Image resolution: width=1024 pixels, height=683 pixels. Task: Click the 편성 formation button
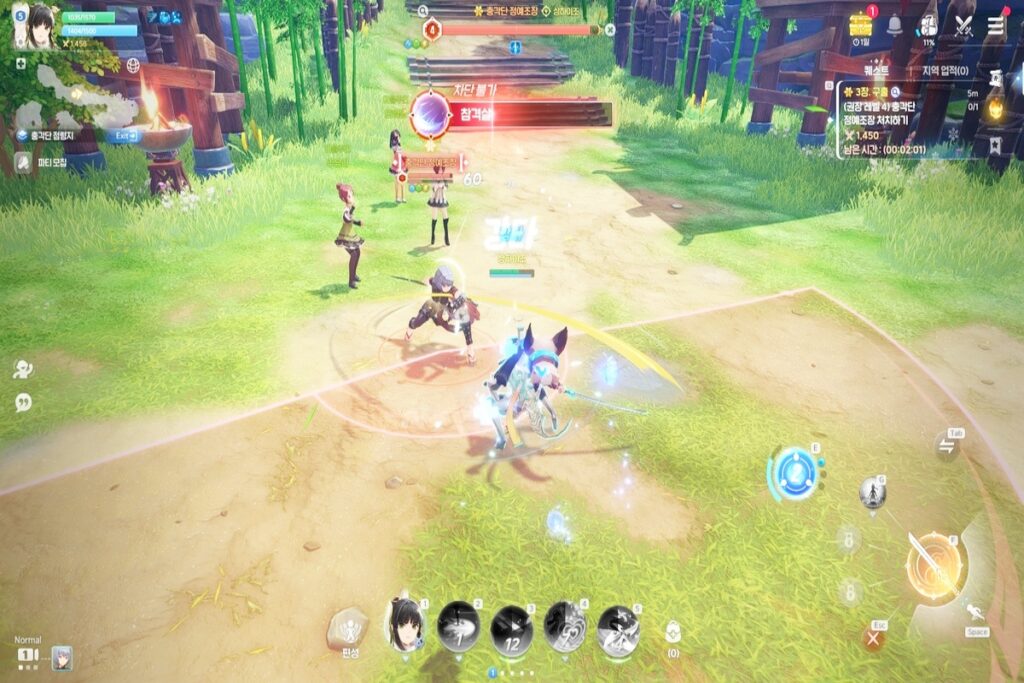(x=349, y=629)
